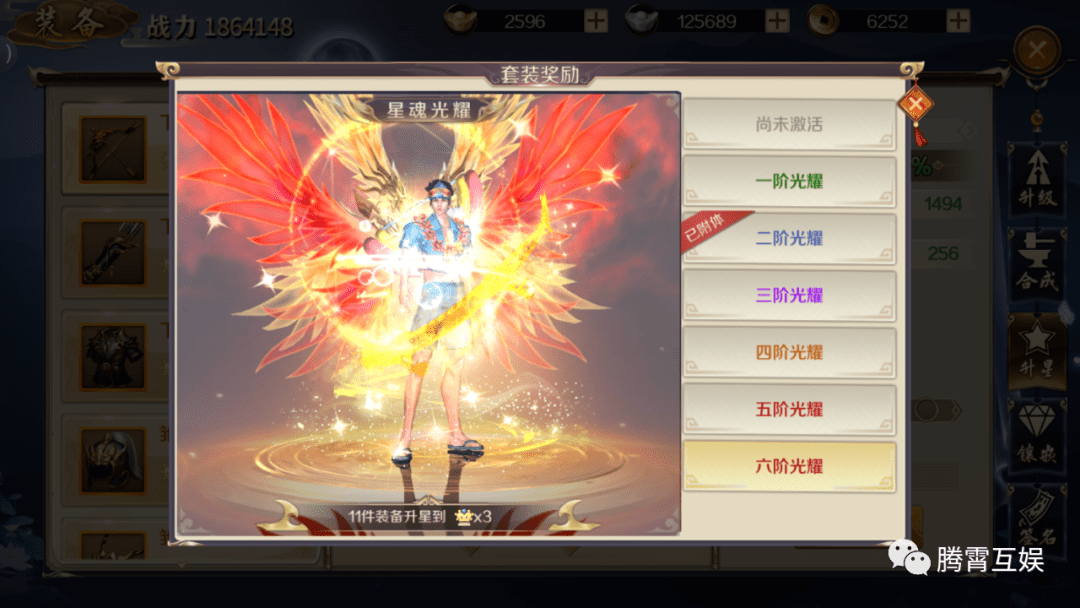This screenshot has width=1080, height=608.
Task: Show the 四阶光耀 tier preview
Action: (789, 353)
